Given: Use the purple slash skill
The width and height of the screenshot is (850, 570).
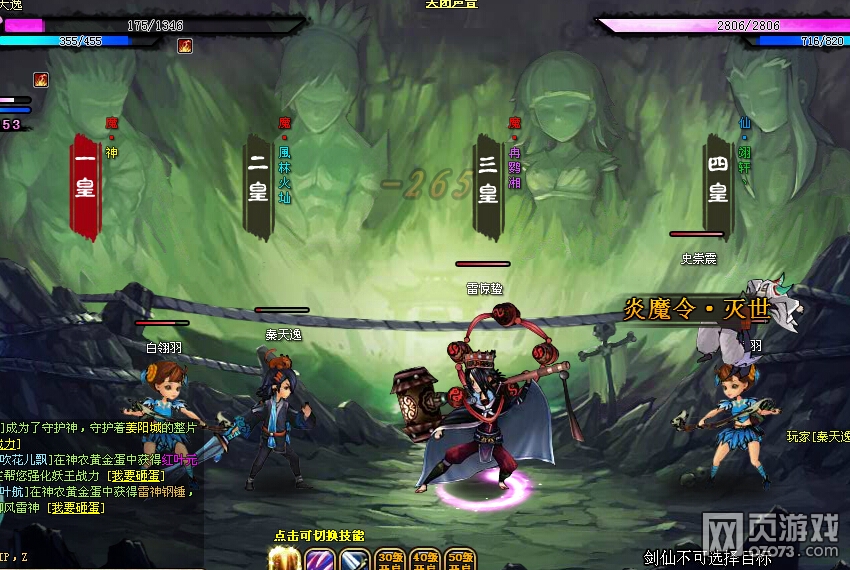Looking at the screenshot, I should (319, 560).
